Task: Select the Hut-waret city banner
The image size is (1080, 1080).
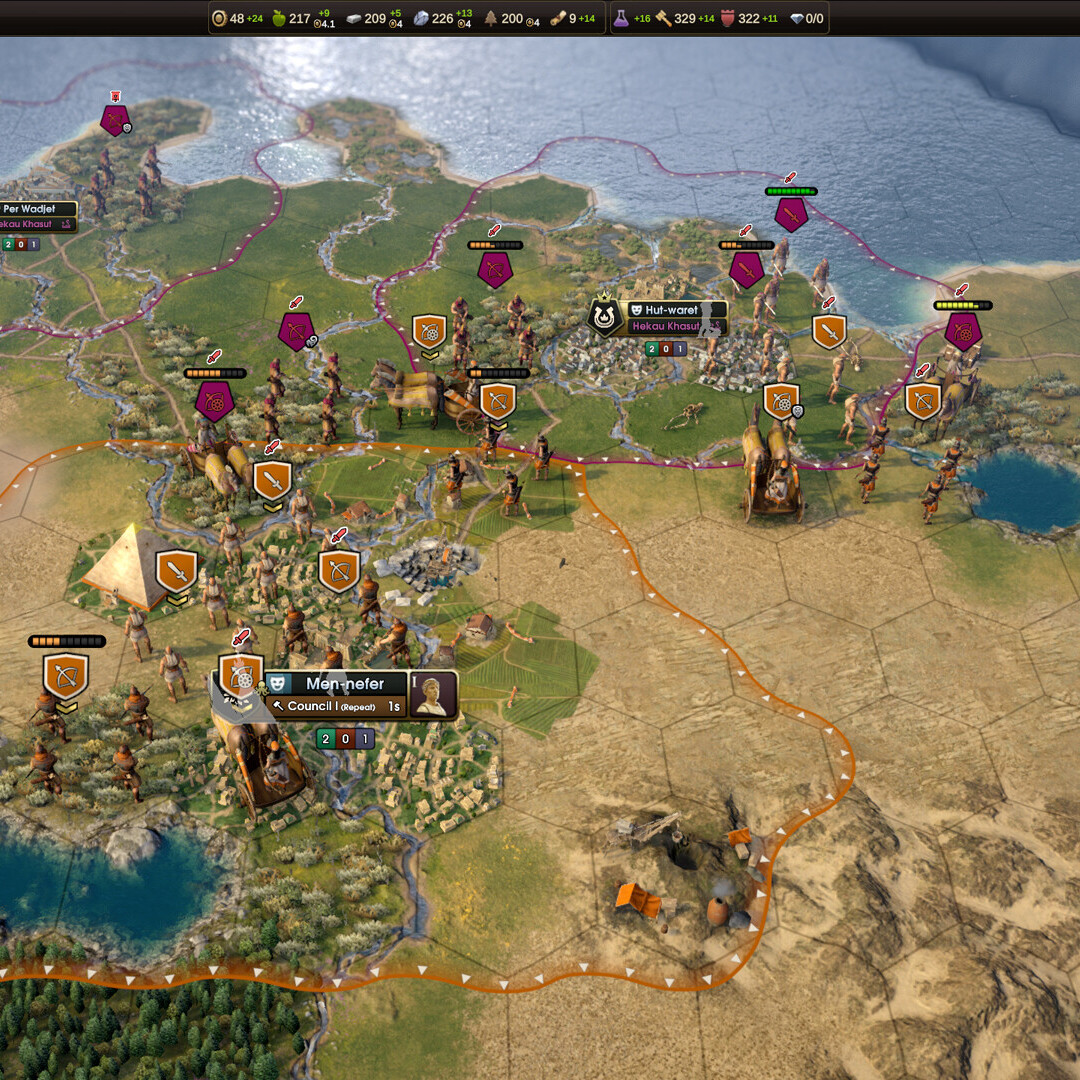Action: click(671, 310)
